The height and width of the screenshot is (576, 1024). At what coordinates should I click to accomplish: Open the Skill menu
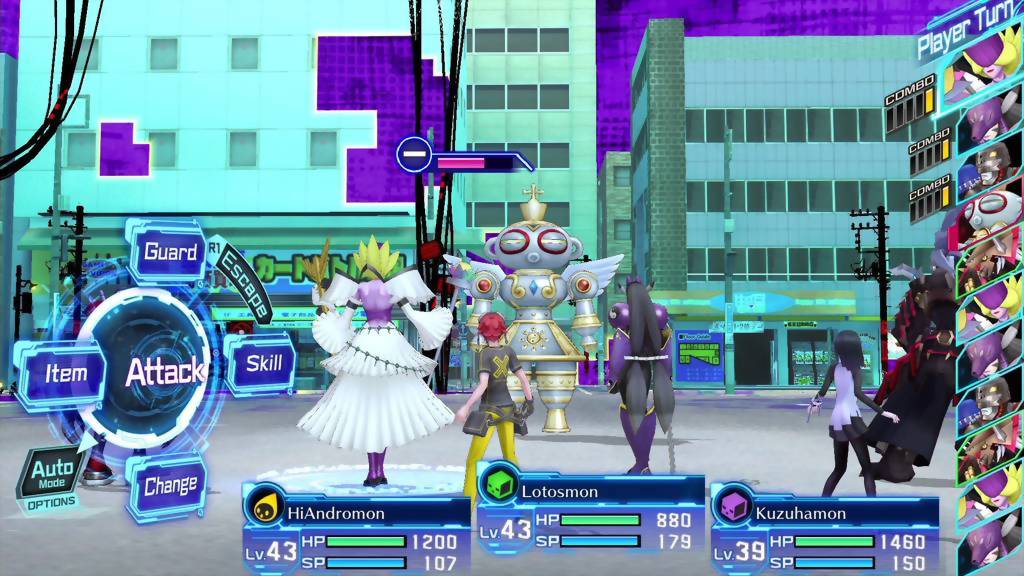click(x=262, y=363)
